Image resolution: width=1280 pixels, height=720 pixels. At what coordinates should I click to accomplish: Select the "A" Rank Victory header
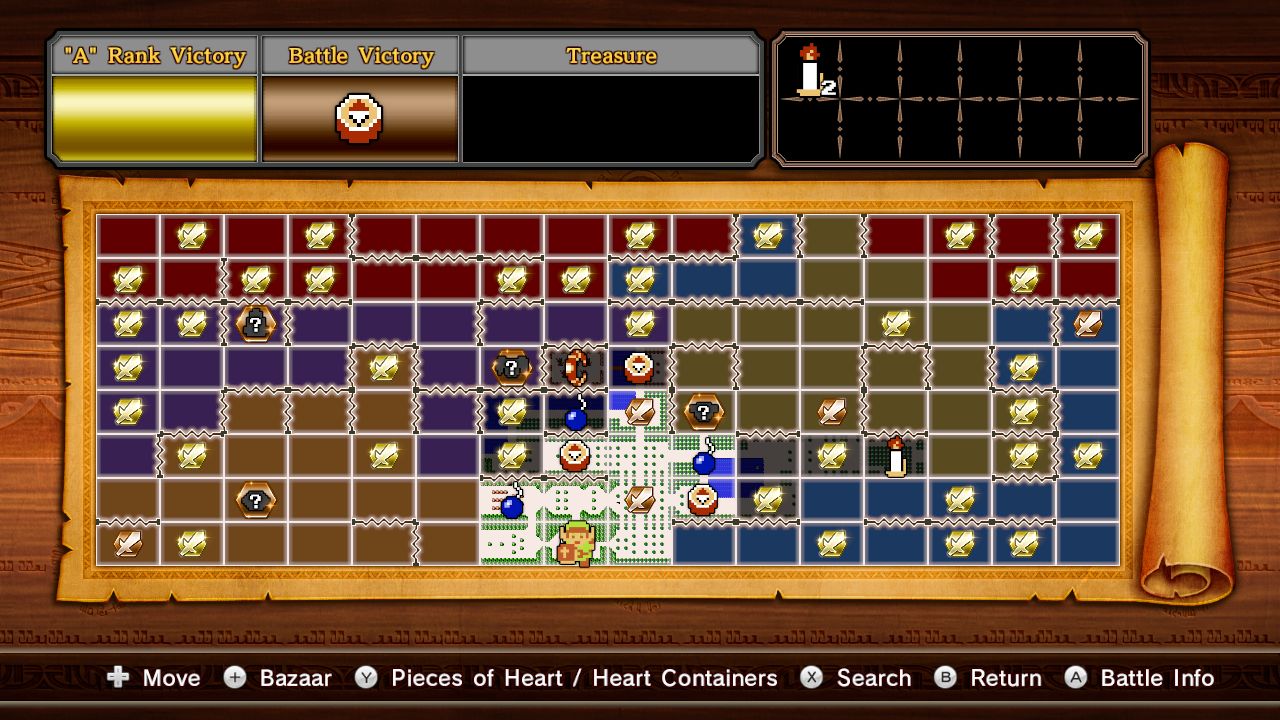(152, 56)
